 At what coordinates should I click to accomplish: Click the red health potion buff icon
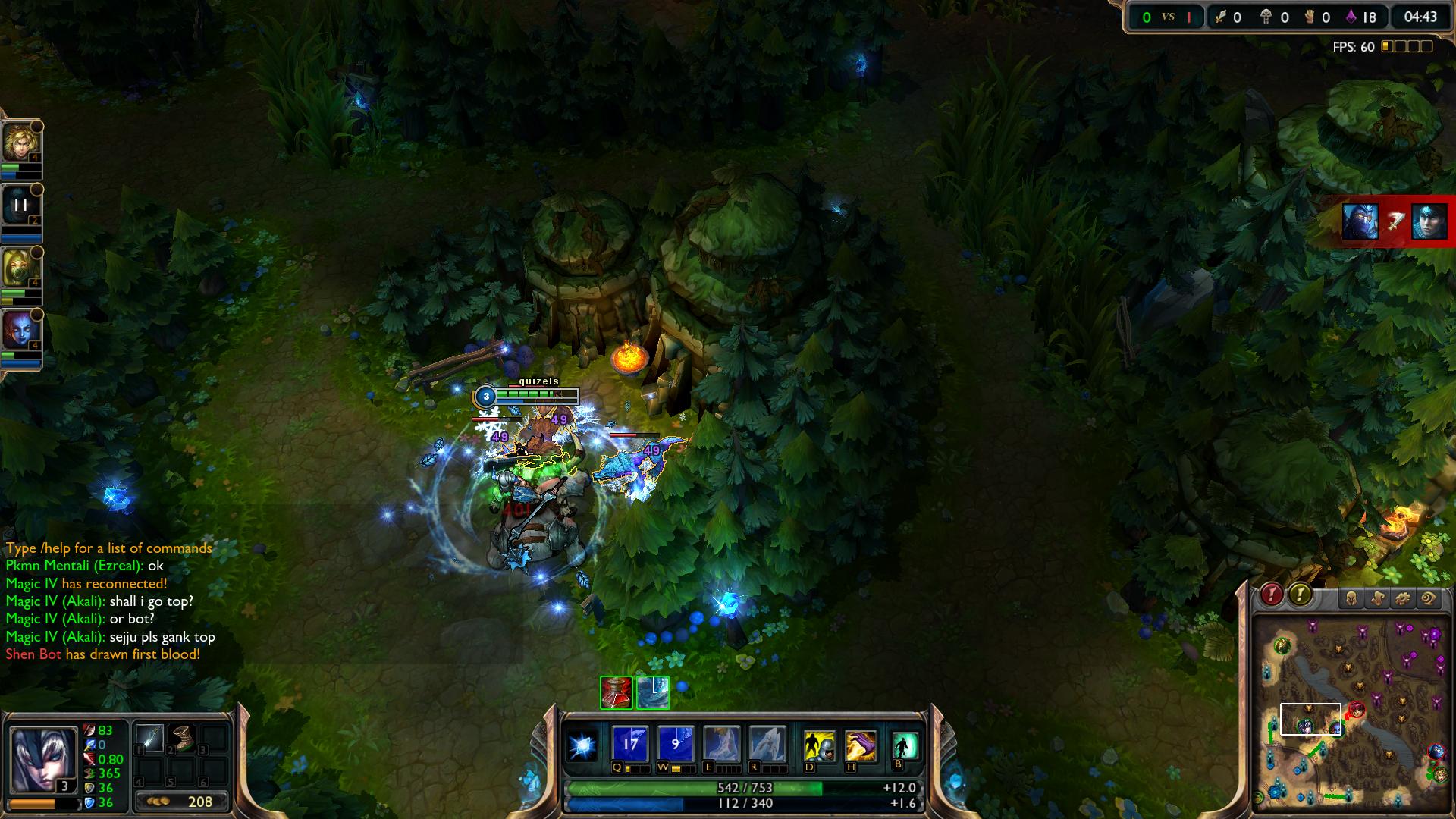click(616, 692)
